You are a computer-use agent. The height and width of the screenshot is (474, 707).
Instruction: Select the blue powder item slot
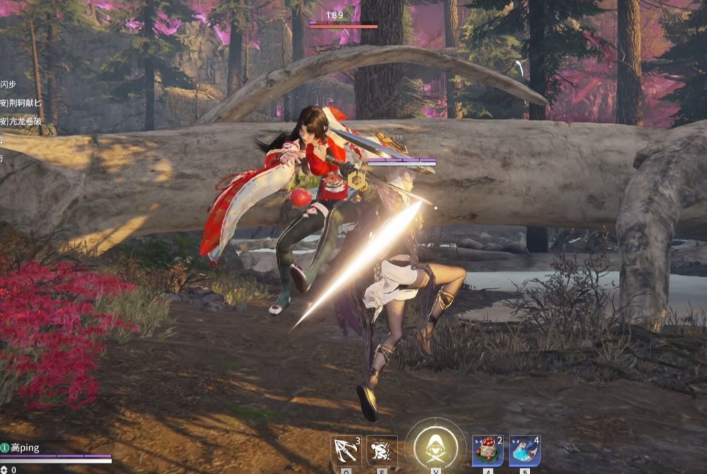(524, 451)
